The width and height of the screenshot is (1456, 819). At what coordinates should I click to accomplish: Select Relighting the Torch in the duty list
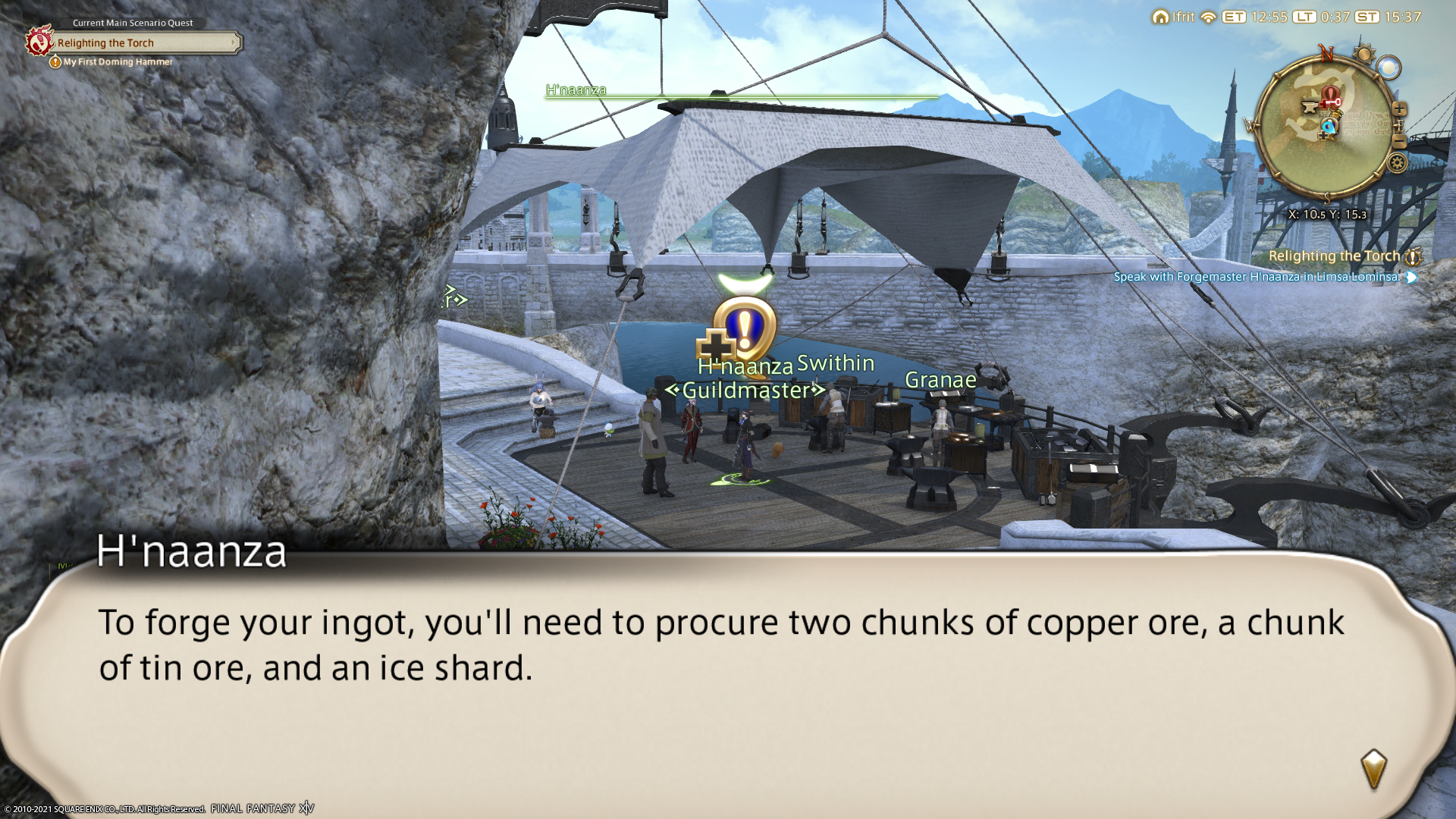coord(1333,256)
